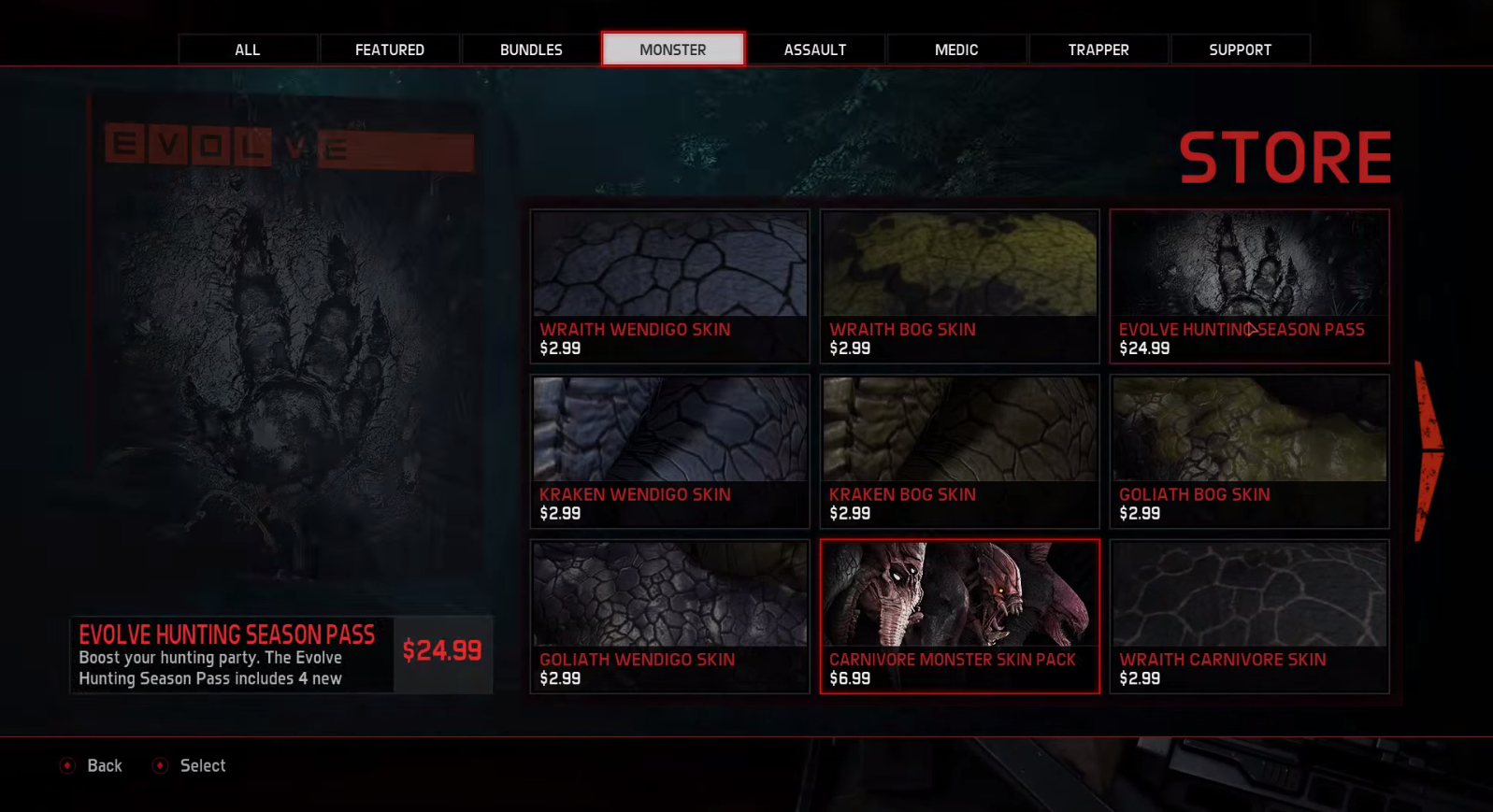Show the BUNDLES category
1493x812 pixels.
point(531,50)
